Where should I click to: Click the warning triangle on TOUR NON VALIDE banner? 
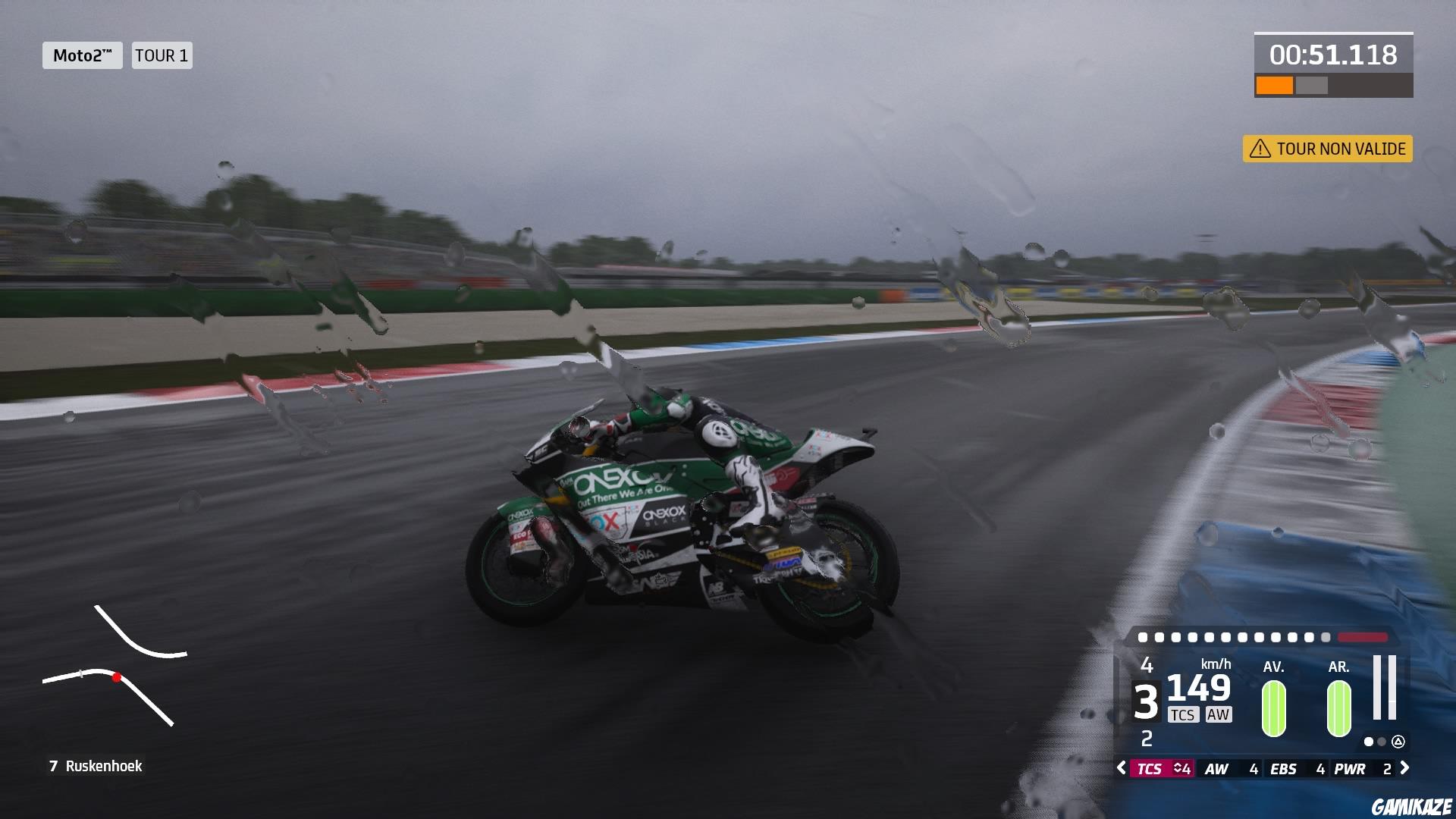coord(1260,149)
